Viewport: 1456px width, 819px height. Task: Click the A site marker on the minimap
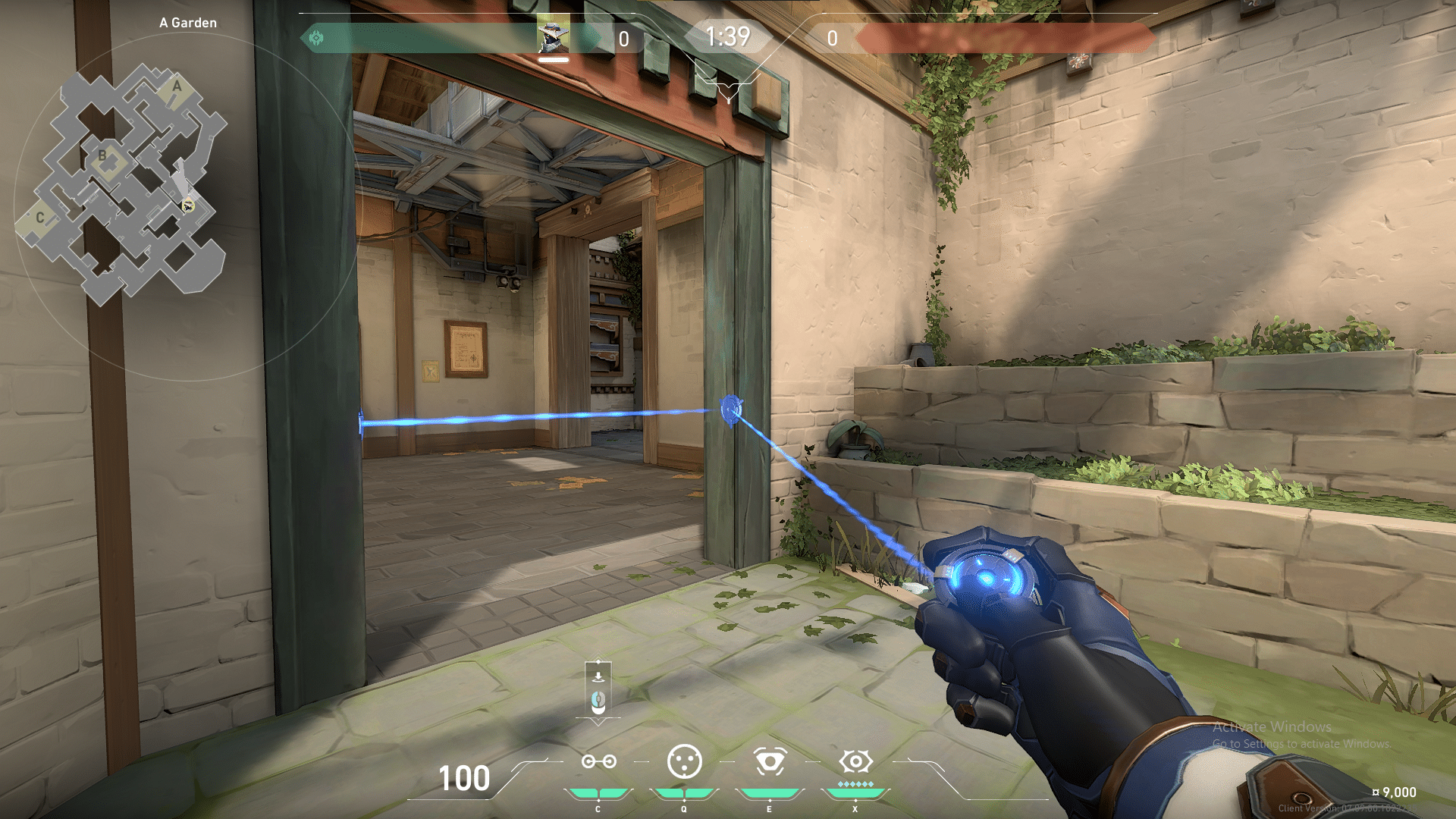coord(177,86)
